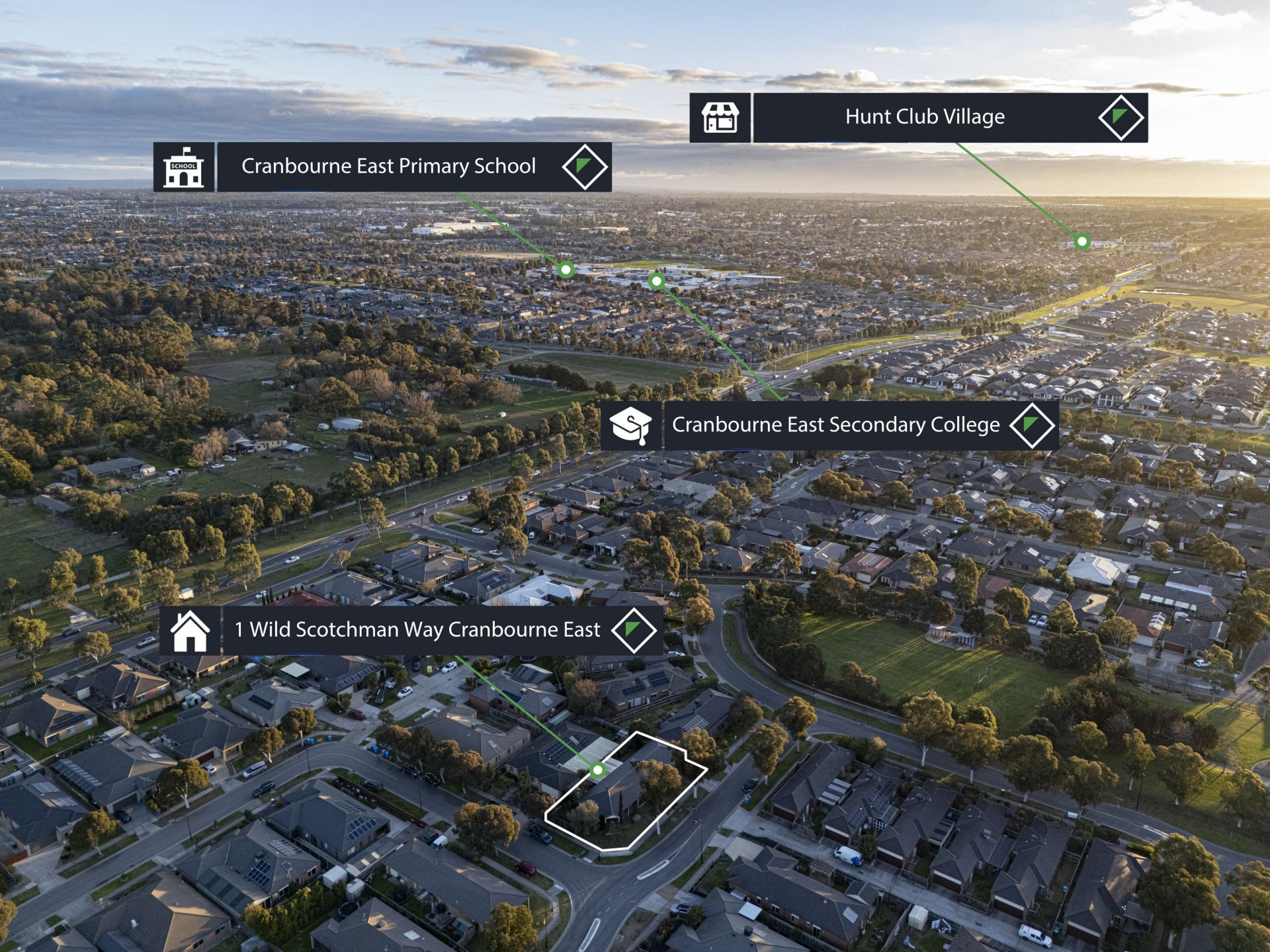Viewport: 1270px width, 952px height.
Task: Click the green map dot under Hunt Club Village
Action: 1082,241
